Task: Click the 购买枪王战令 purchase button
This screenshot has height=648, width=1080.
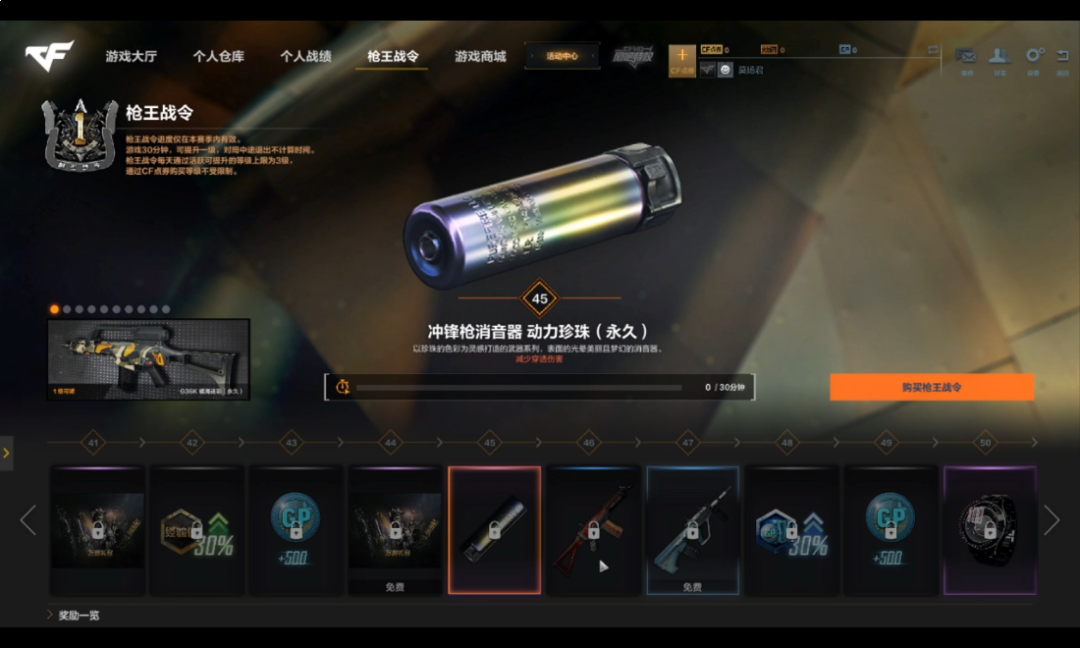Action: 931,387
